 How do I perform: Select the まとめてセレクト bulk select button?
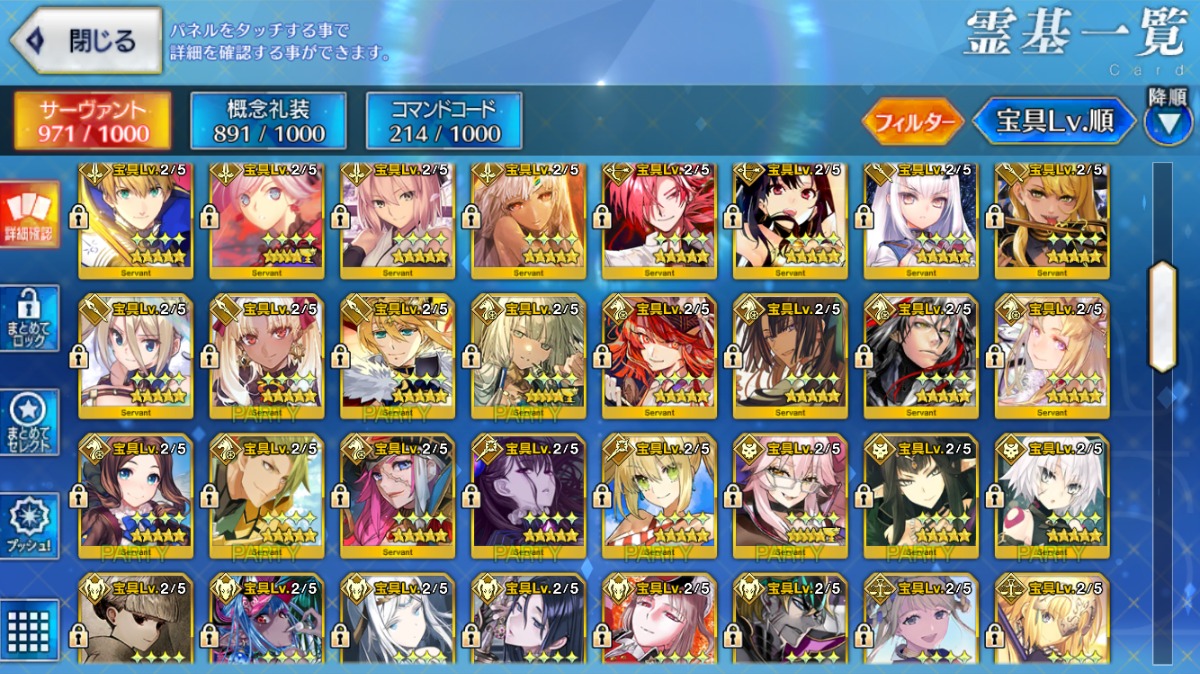click(x=29, y=422)
